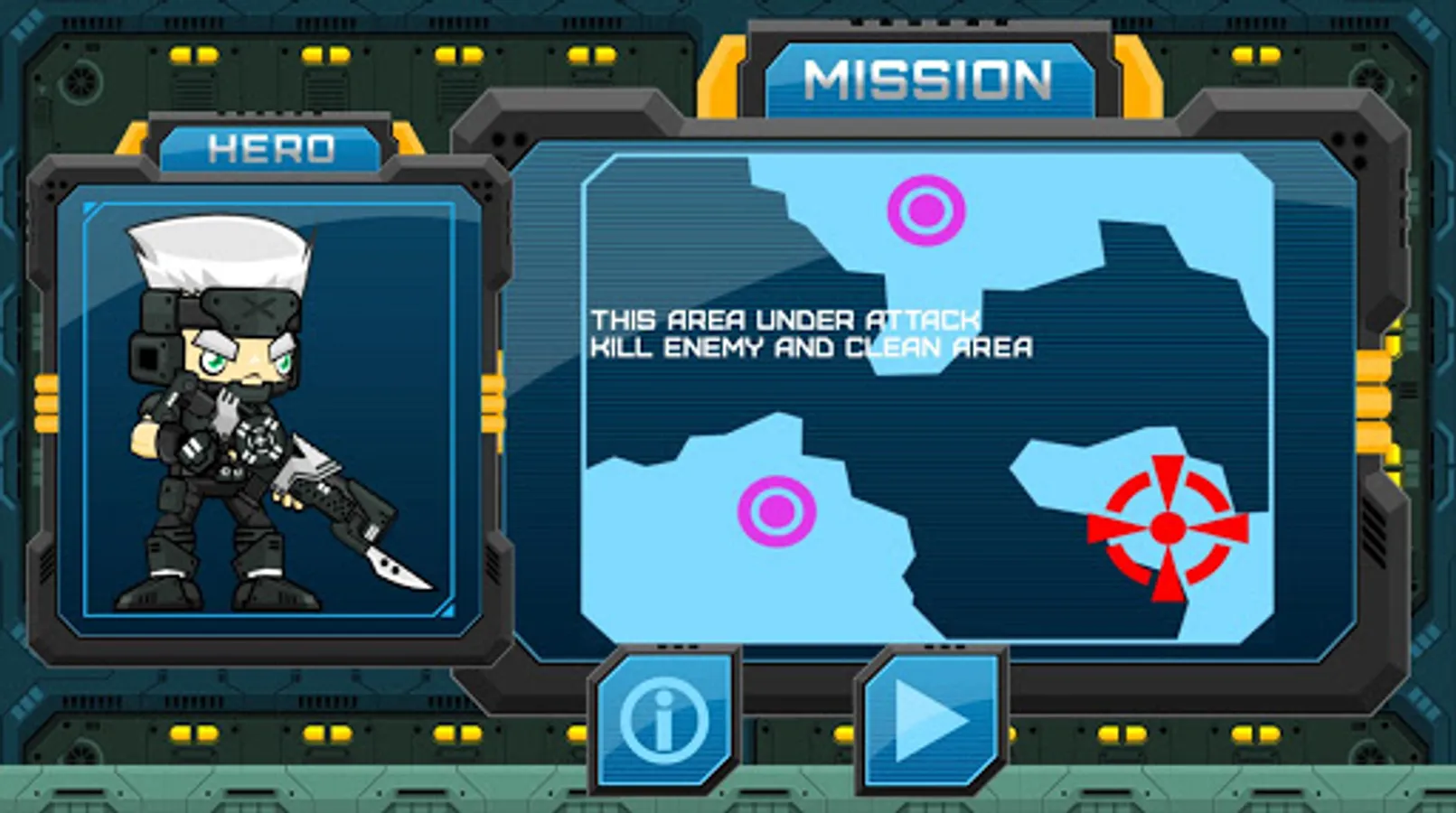
Task: Select the pink target on the lower-left island
Action: [778, 509]
